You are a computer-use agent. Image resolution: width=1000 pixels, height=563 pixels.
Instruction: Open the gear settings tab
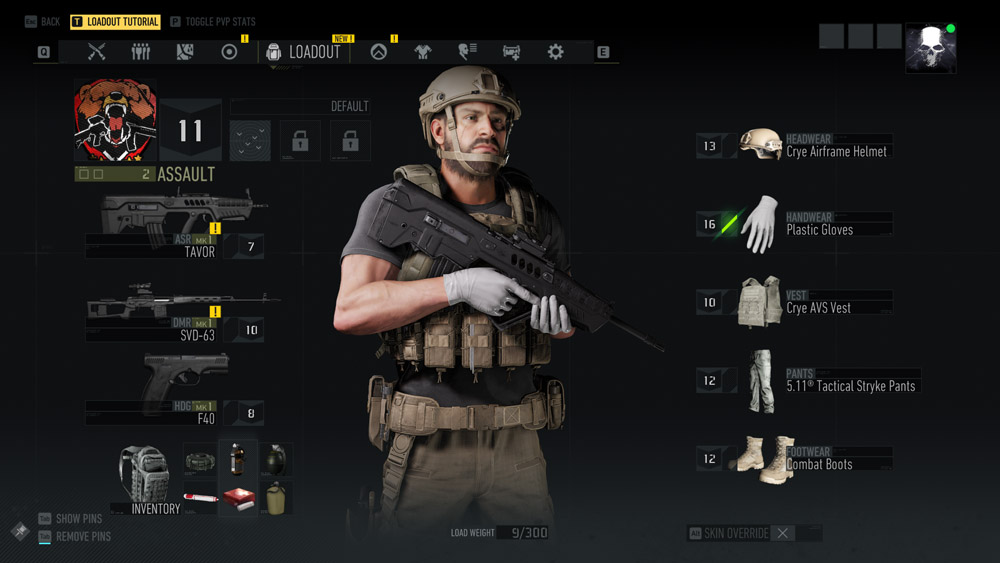pyautogui.click(x=555, y=52)
